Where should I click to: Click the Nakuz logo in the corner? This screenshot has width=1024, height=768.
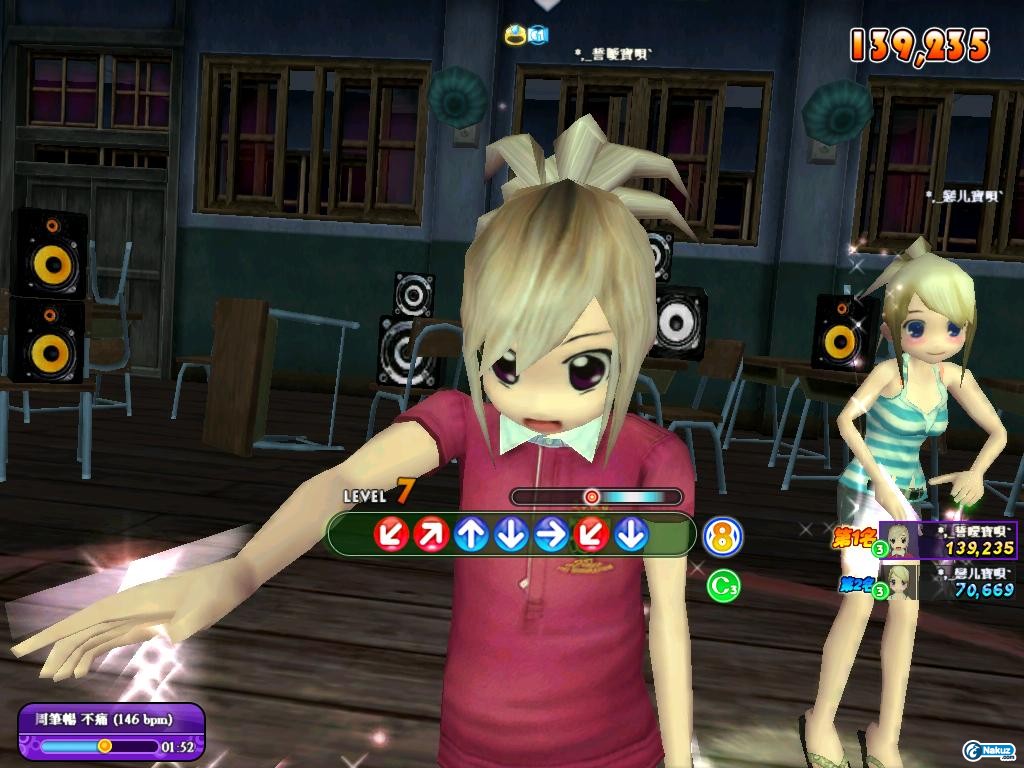[988, 750]
